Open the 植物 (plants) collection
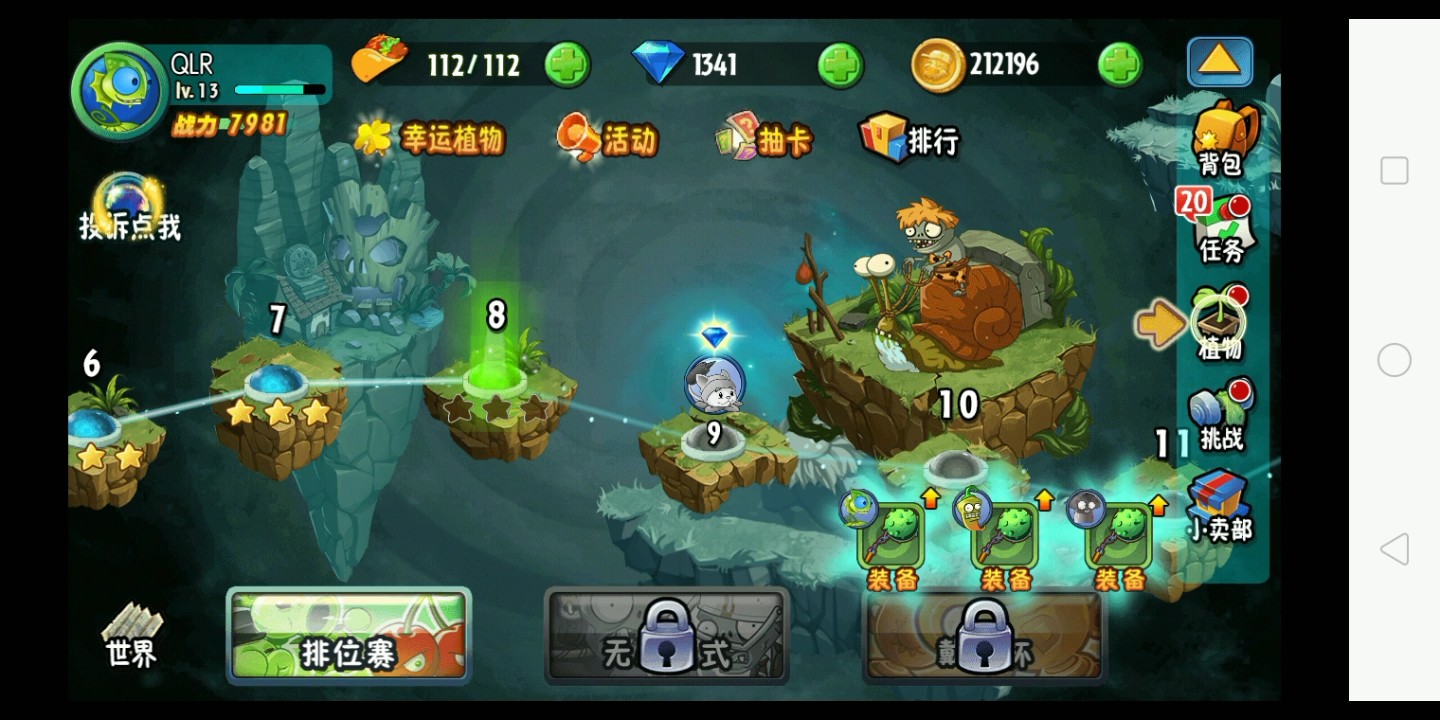 1218,320
